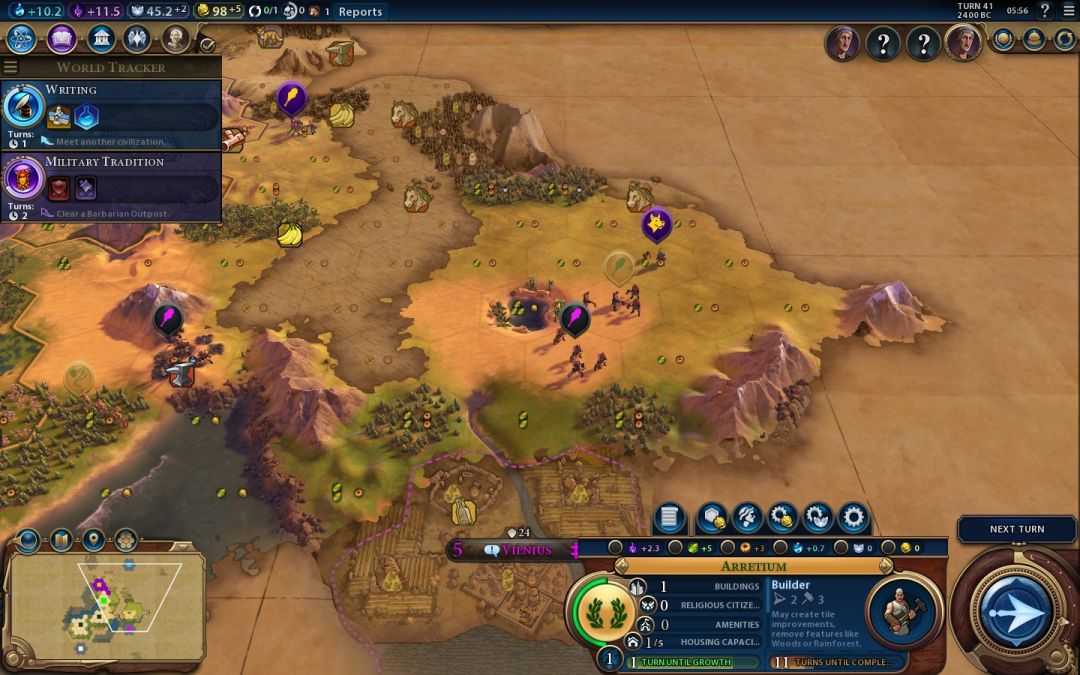
Task: Open the world rankings globe icon
Action: click(1004, 40)
